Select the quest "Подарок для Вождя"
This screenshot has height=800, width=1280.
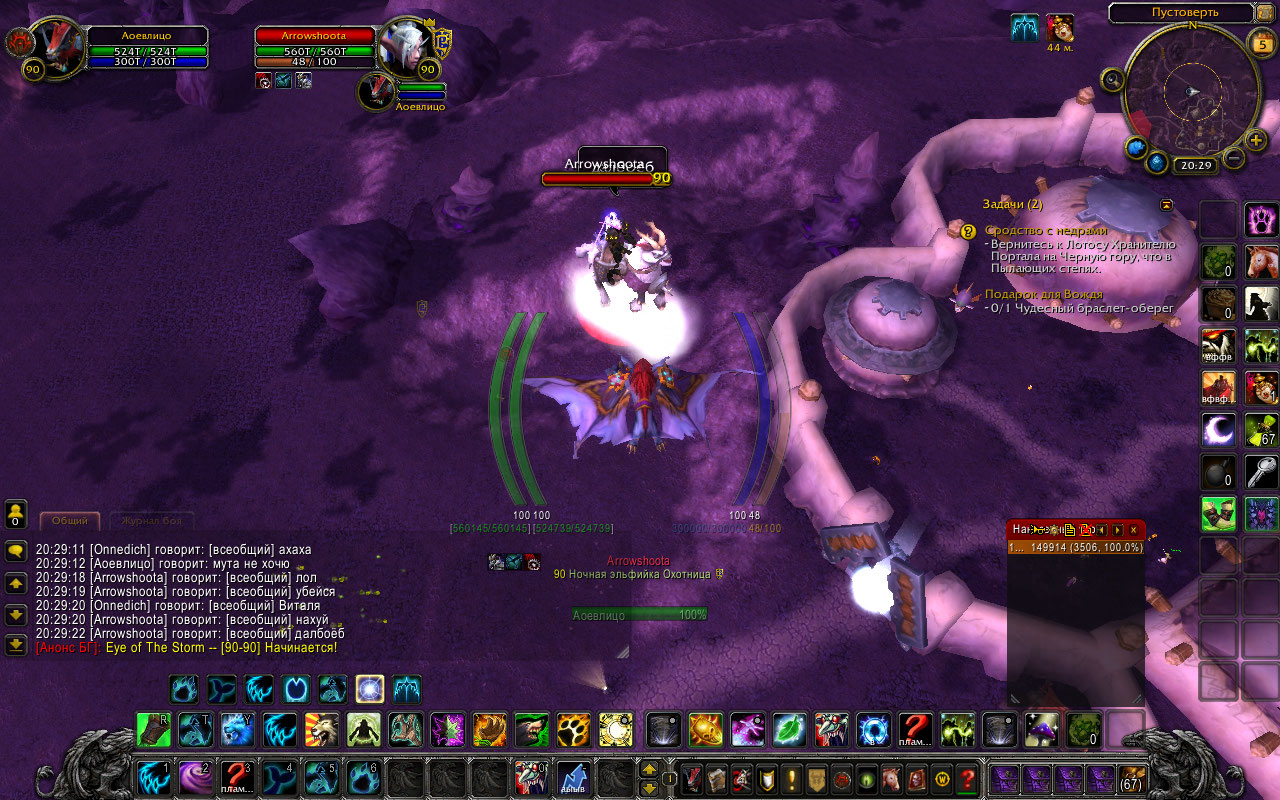(1043, 294)
